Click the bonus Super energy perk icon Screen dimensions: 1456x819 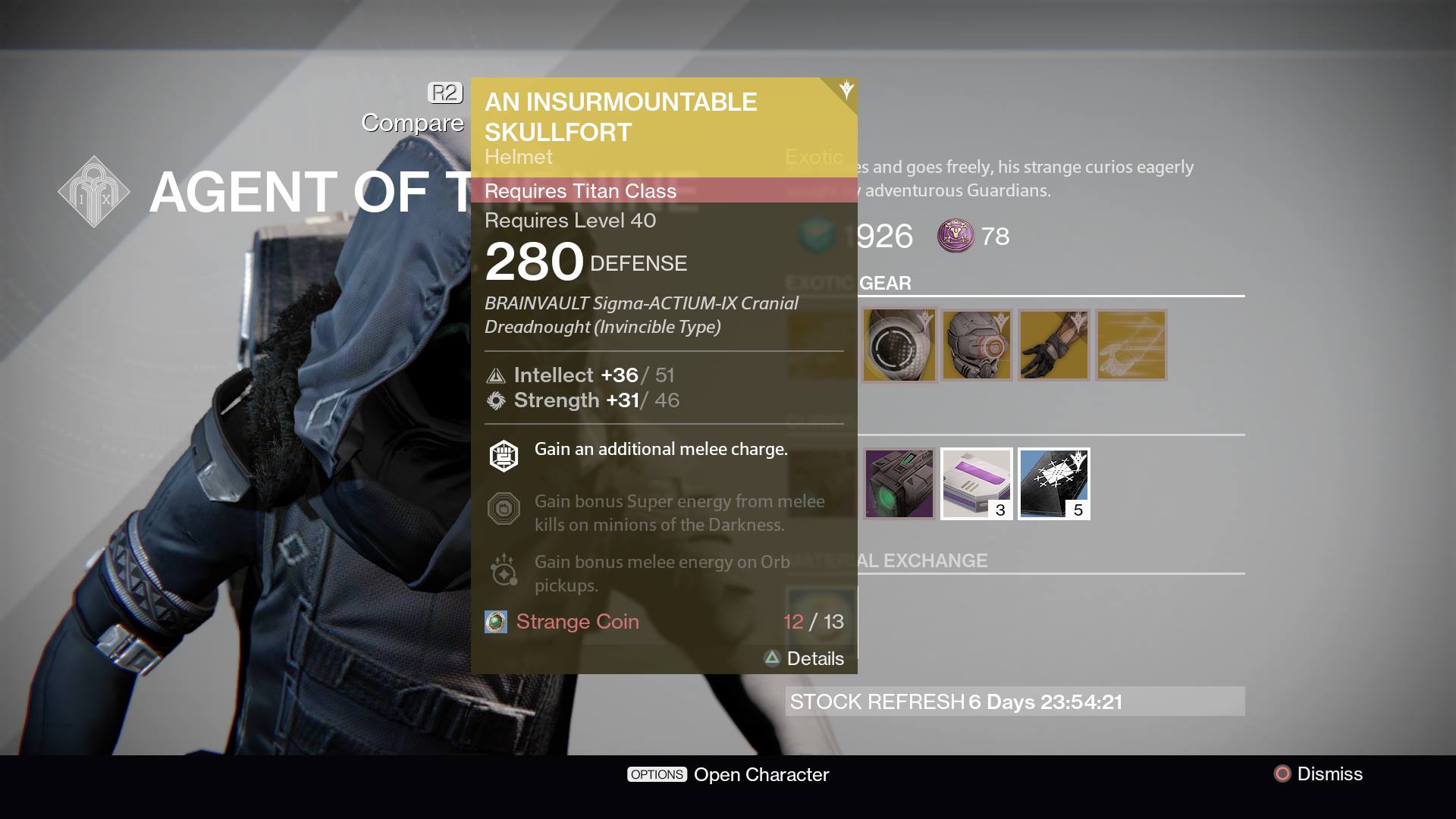502,508
